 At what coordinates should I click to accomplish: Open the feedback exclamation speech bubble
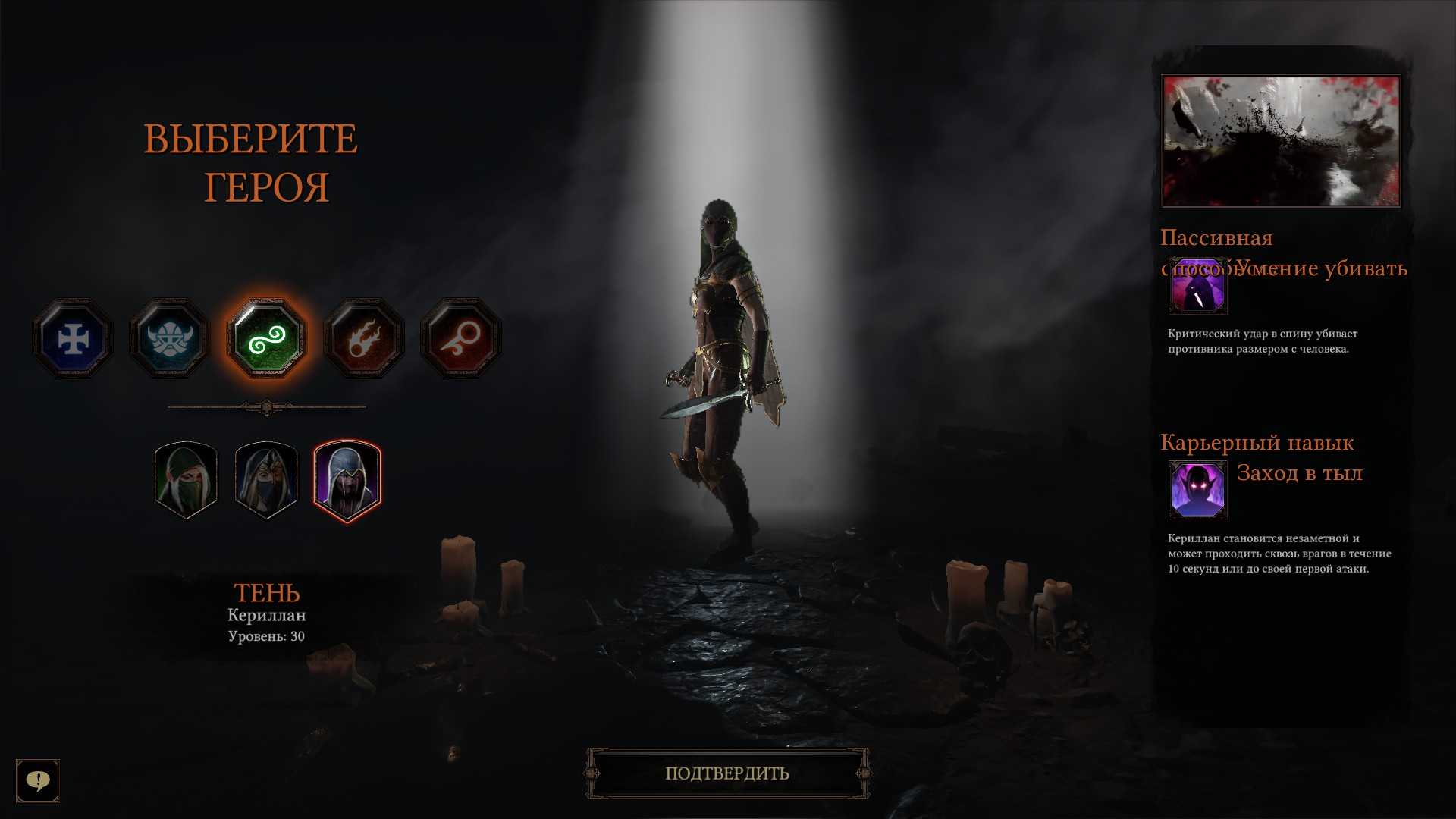coord(38,780)
